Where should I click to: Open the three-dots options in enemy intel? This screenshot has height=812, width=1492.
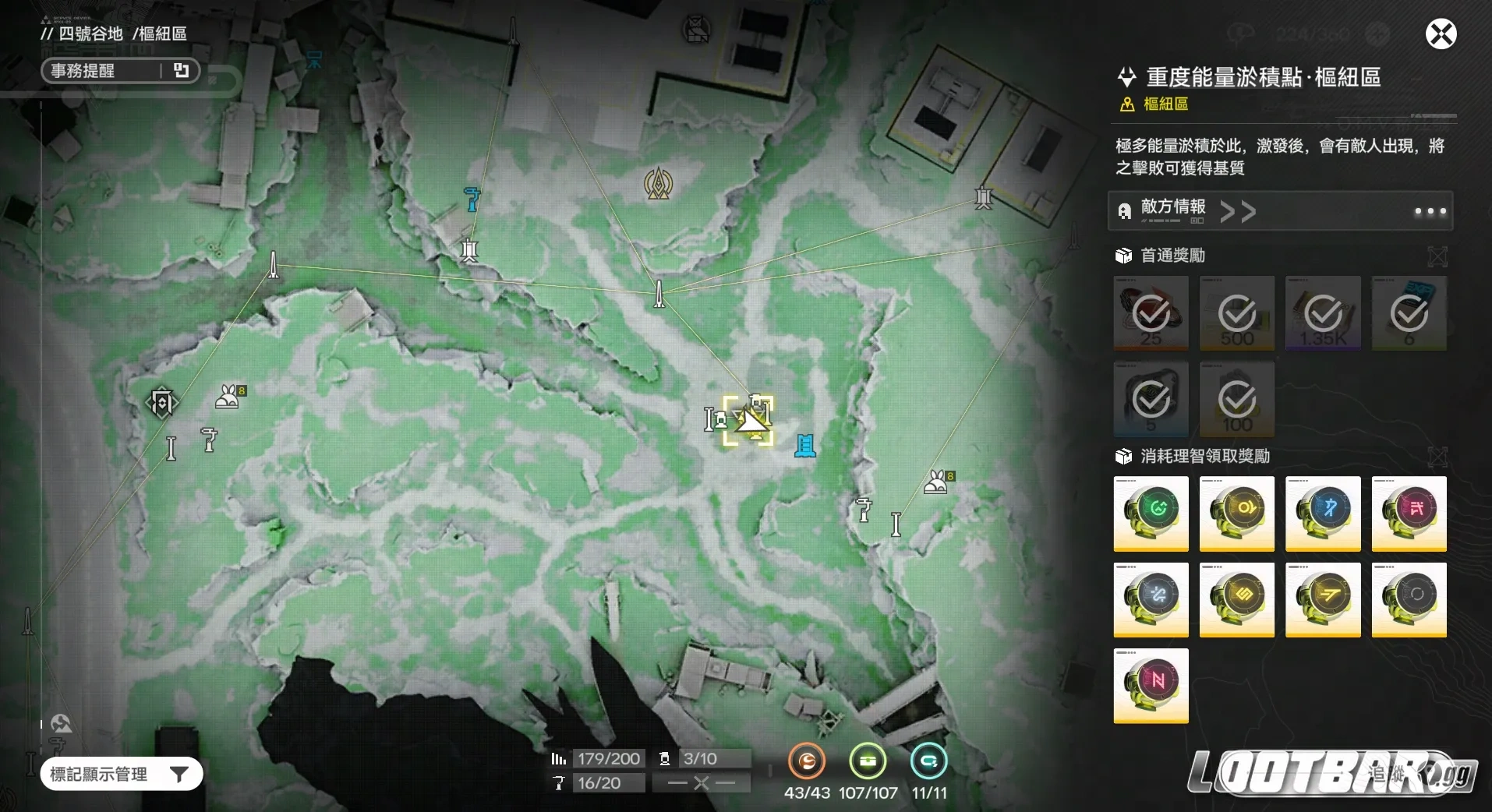[x=1430, y=211]
